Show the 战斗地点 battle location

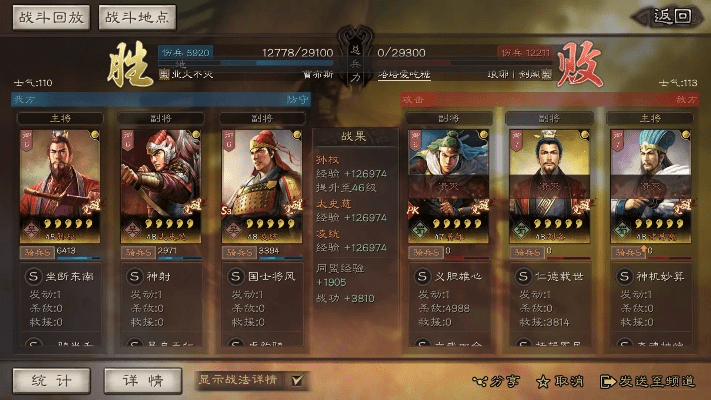click(x=137, y=17)
